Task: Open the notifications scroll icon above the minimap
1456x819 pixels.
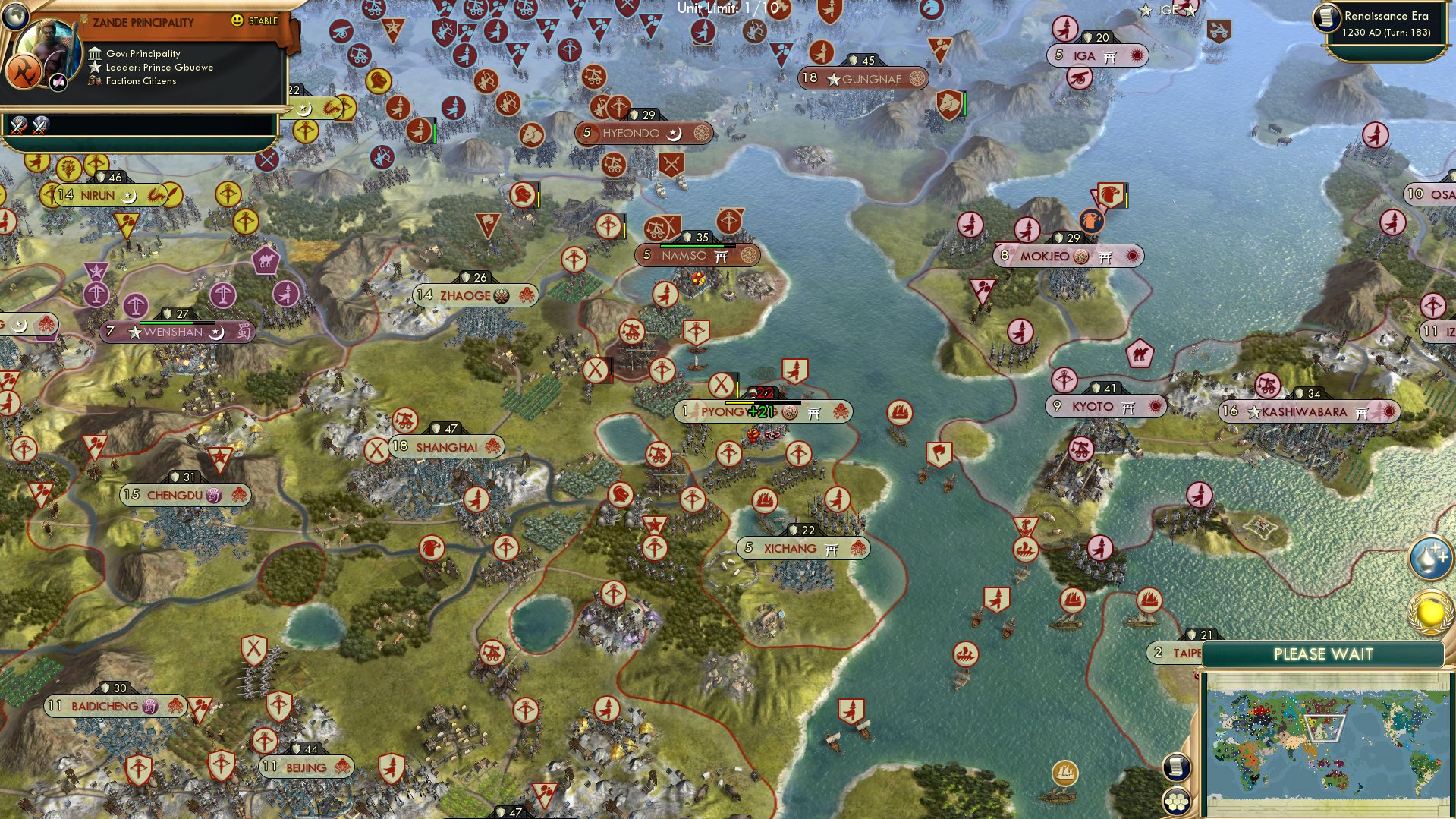Action: point(1177,768)
